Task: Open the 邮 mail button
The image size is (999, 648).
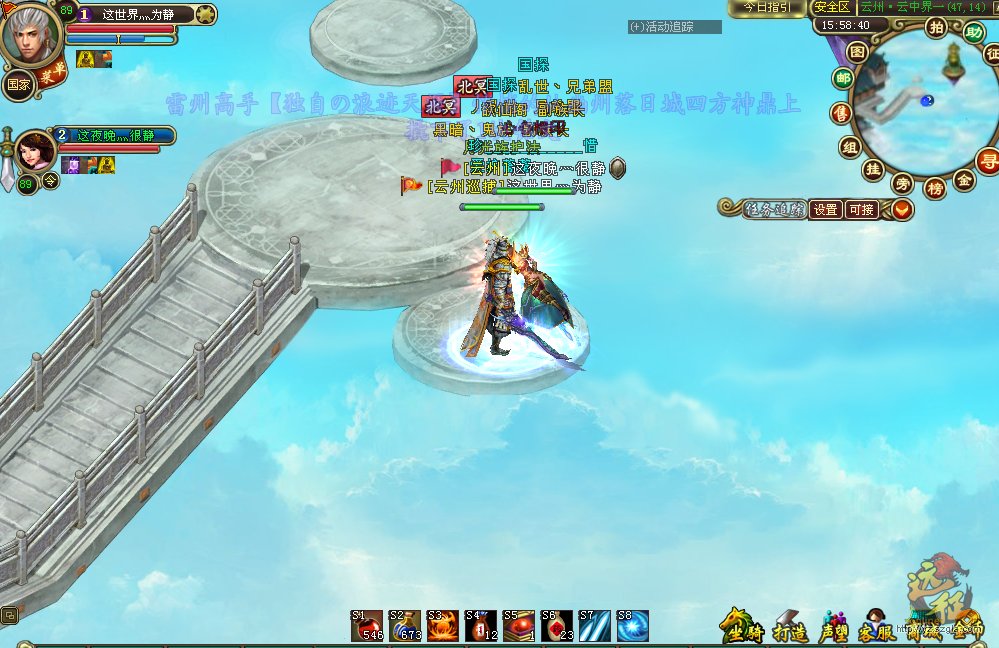Action: [x=844, y=79]
